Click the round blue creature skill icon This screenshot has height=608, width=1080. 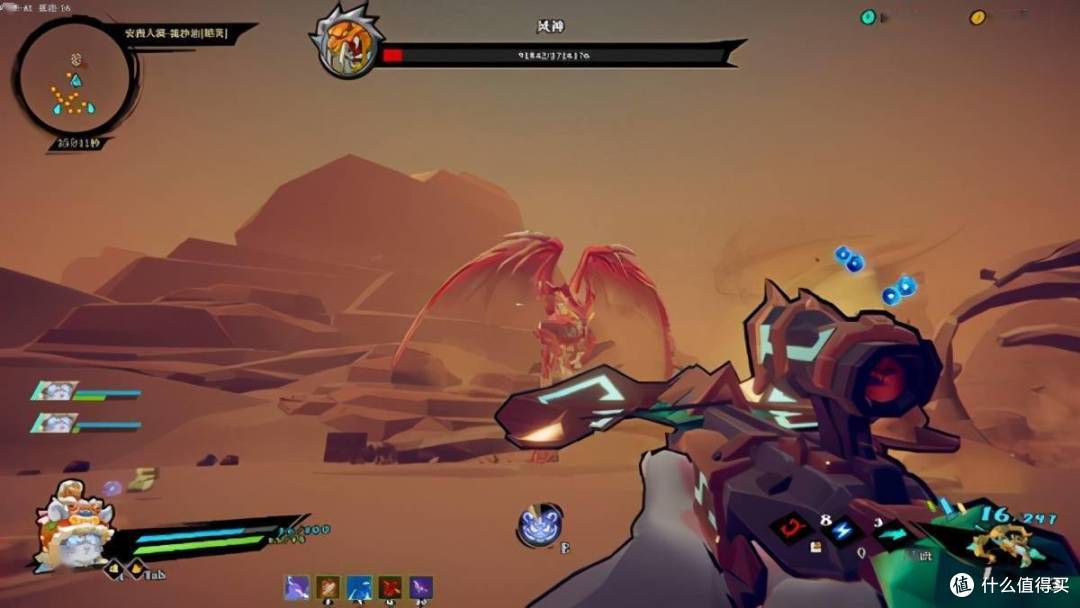click(x=540, y=526)
